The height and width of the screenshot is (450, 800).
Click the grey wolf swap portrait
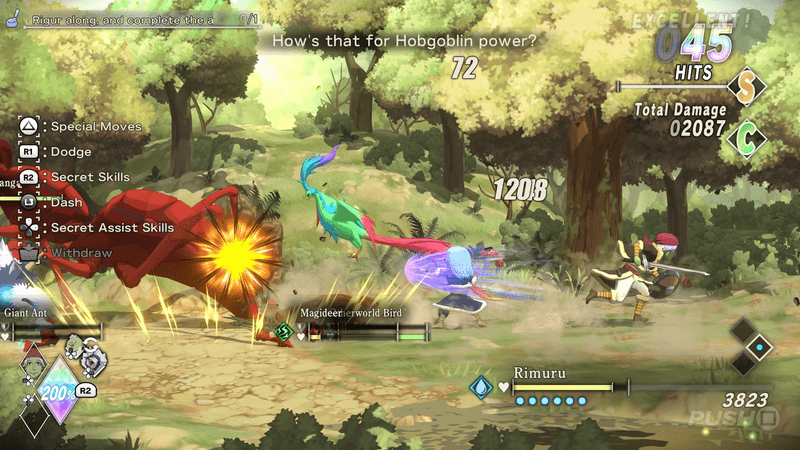click(93, 358)
